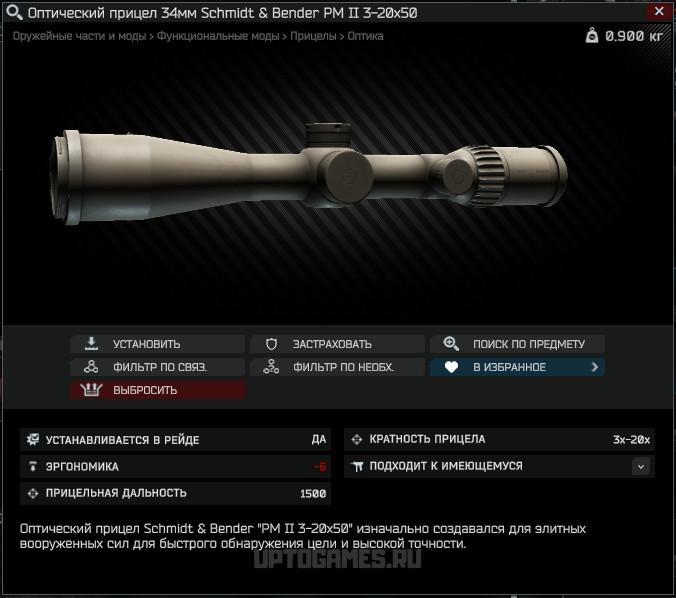Screen dimensions: 676x598
Task: Close the item inspection window
Action: click(658, 11)
